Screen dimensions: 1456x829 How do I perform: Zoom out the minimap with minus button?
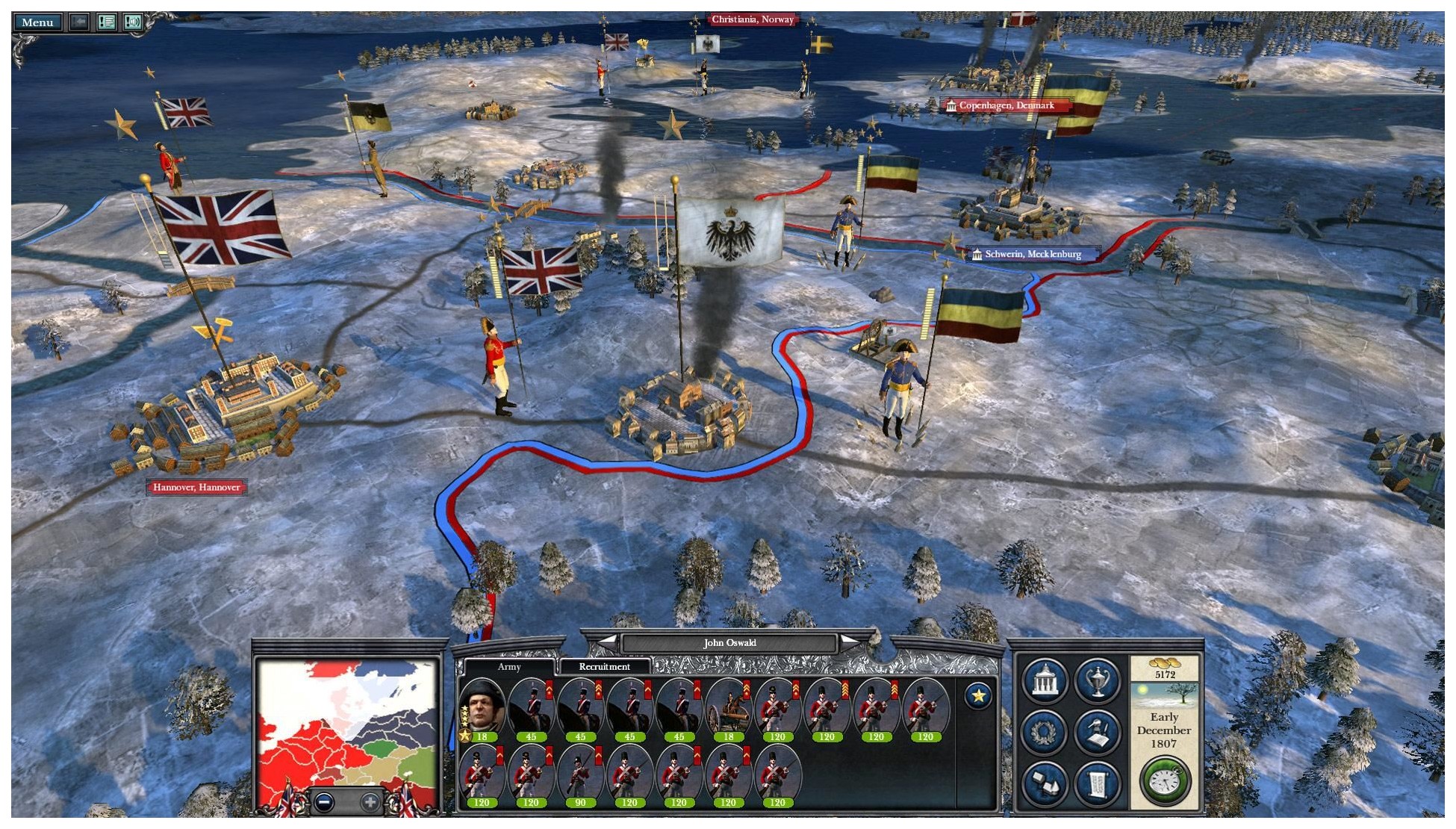(x=324, y=803)
